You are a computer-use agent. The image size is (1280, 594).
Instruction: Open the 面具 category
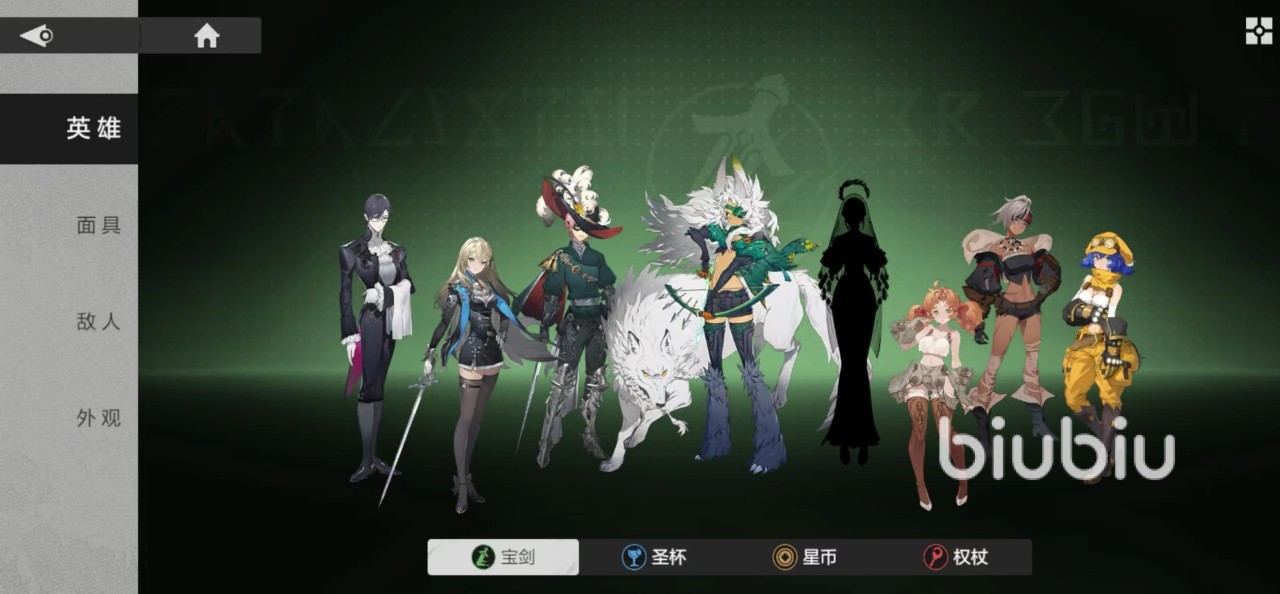pos(98,225)
